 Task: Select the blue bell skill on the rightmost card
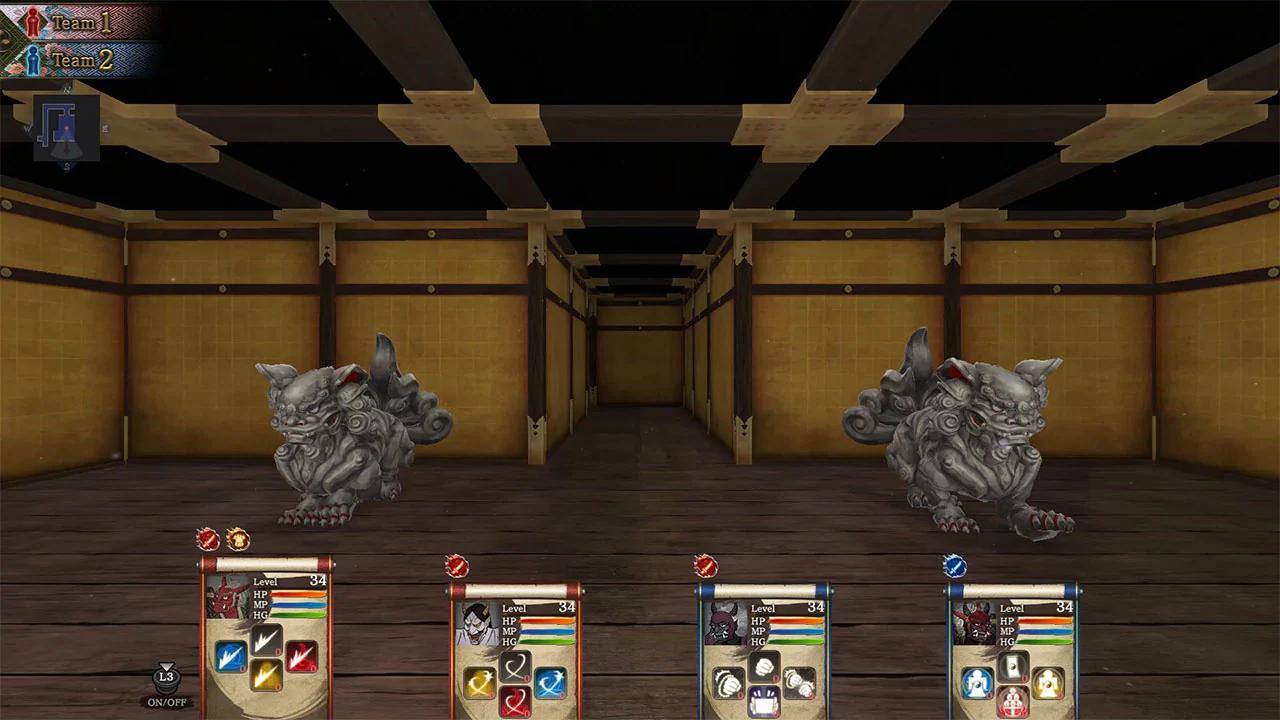pos(977,681)
